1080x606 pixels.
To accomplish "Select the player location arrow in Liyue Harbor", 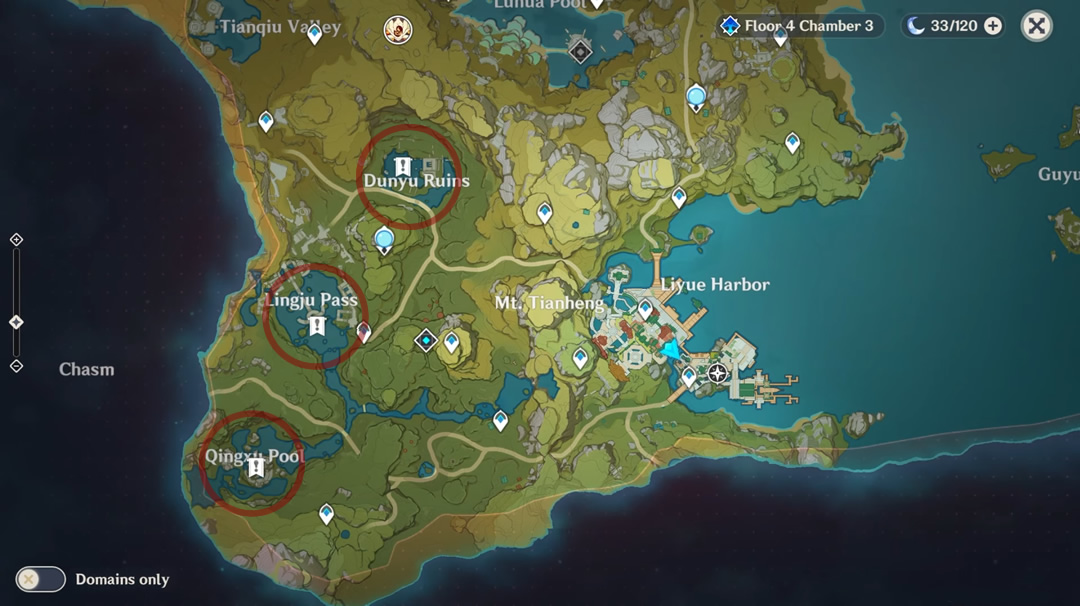I will coord(671,350).
